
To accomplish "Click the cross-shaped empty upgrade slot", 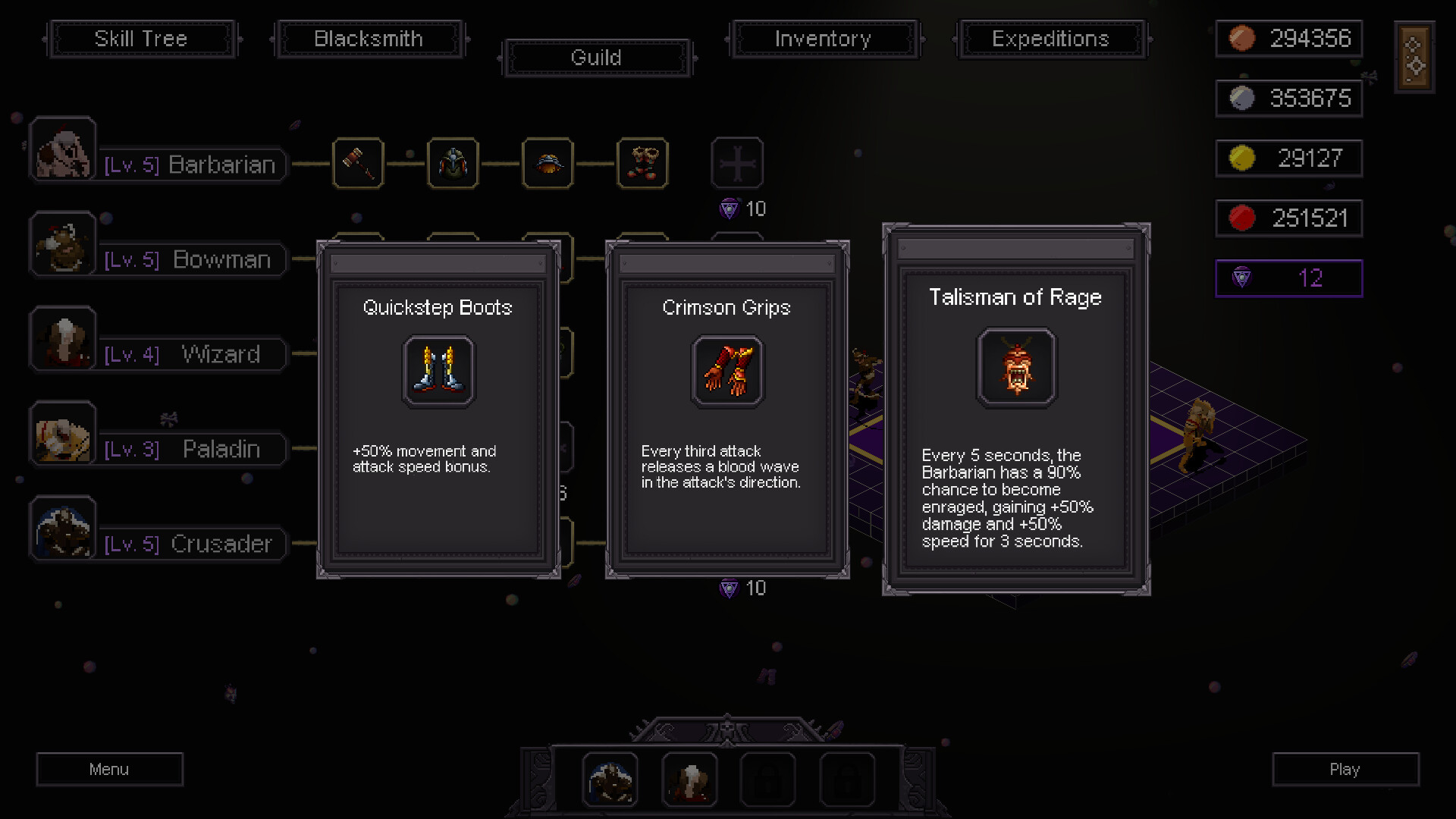I will (x=736, y=162).
